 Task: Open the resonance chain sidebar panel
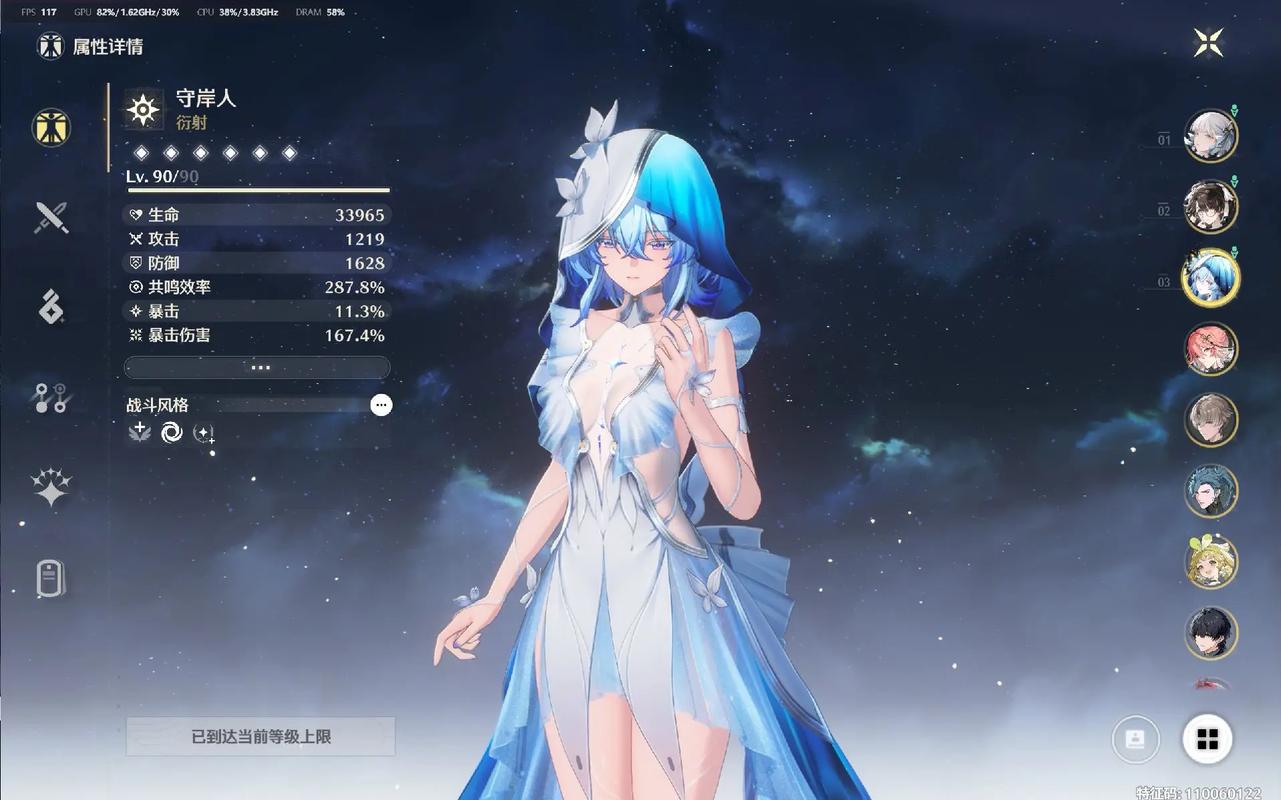coord(51,397)
